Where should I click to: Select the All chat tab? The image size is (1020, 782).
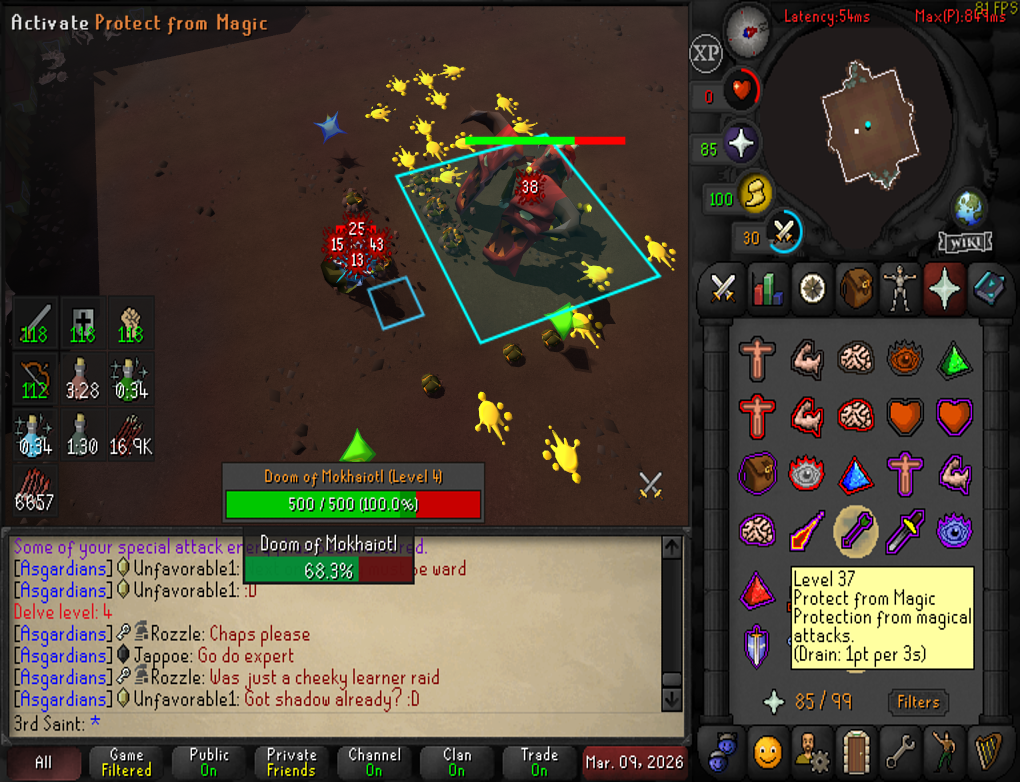pos(42,762)
